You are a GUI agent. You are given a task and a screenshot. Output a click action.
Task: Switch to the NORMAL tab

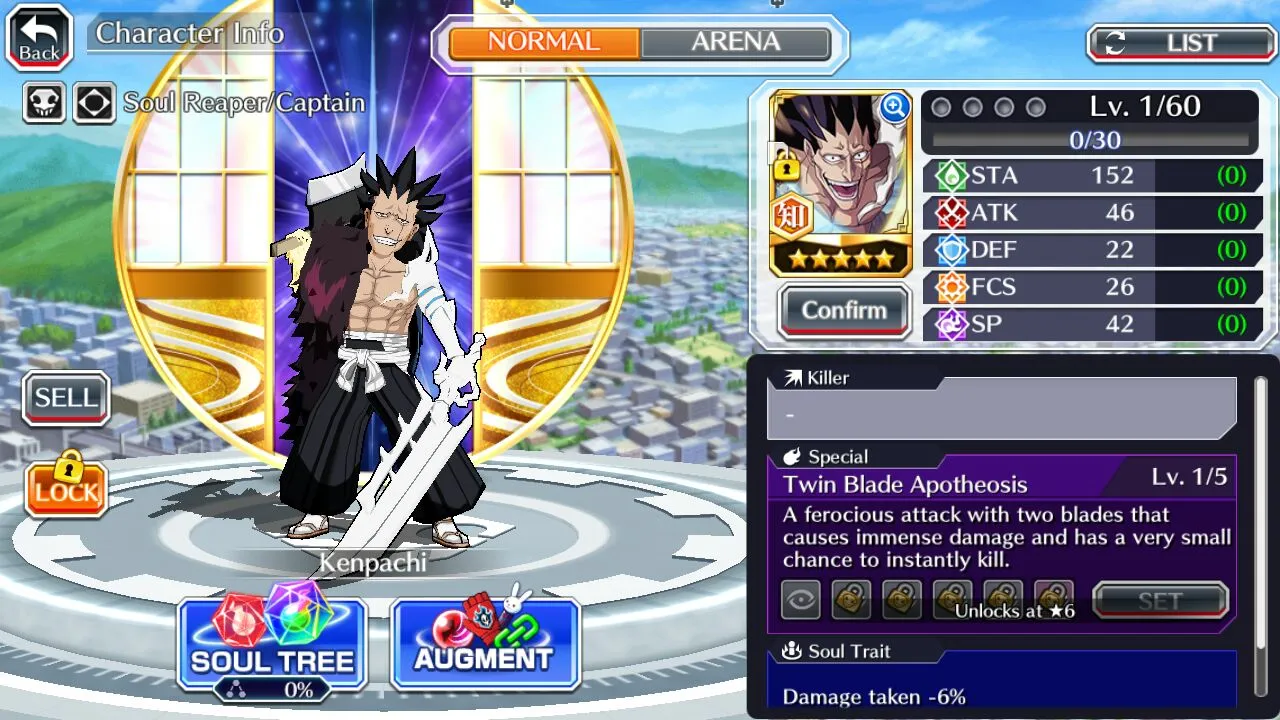pos(544,42)
